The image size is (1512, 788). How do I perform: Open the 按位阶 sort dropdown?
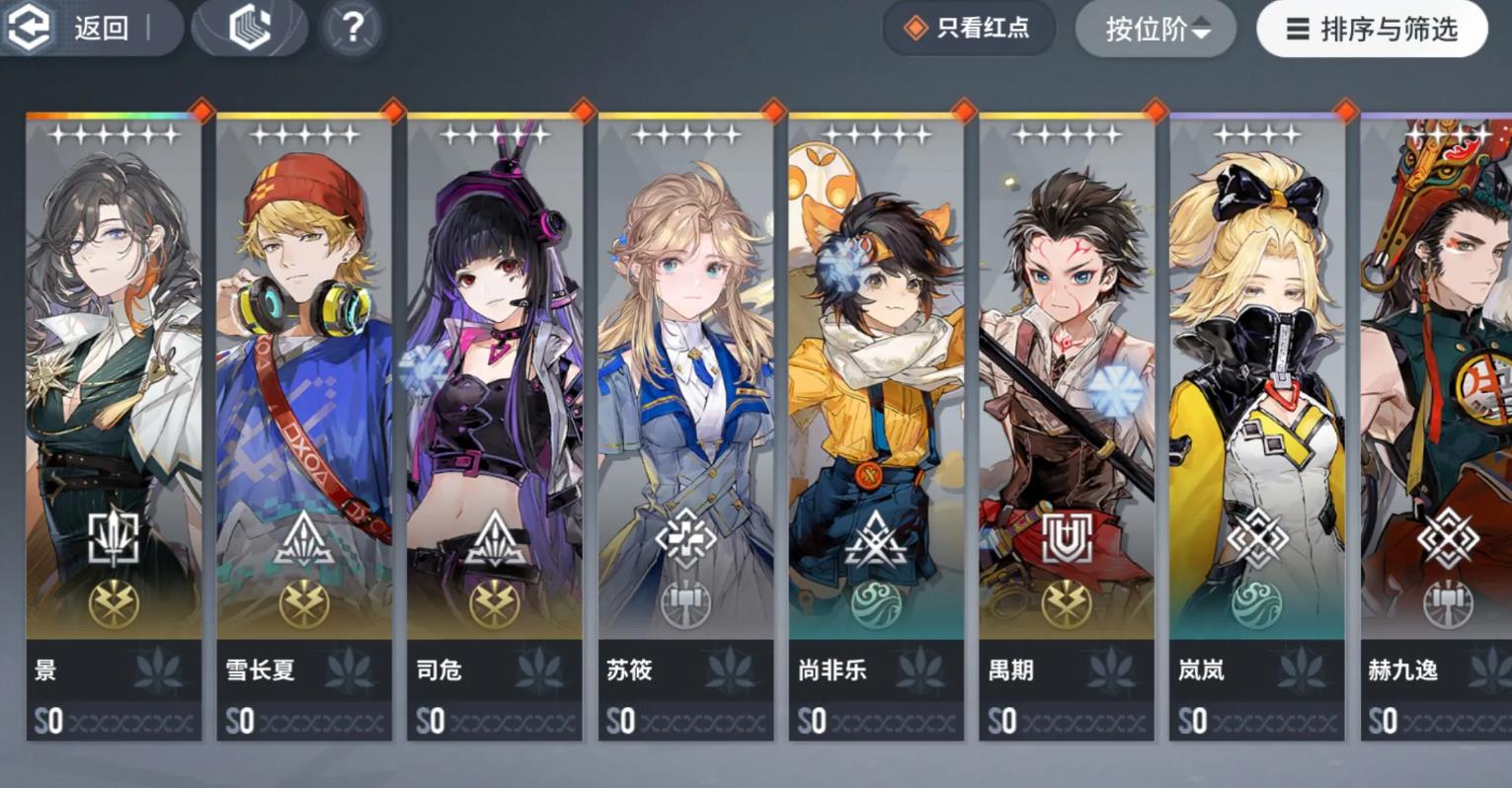tap(1154, 29)
